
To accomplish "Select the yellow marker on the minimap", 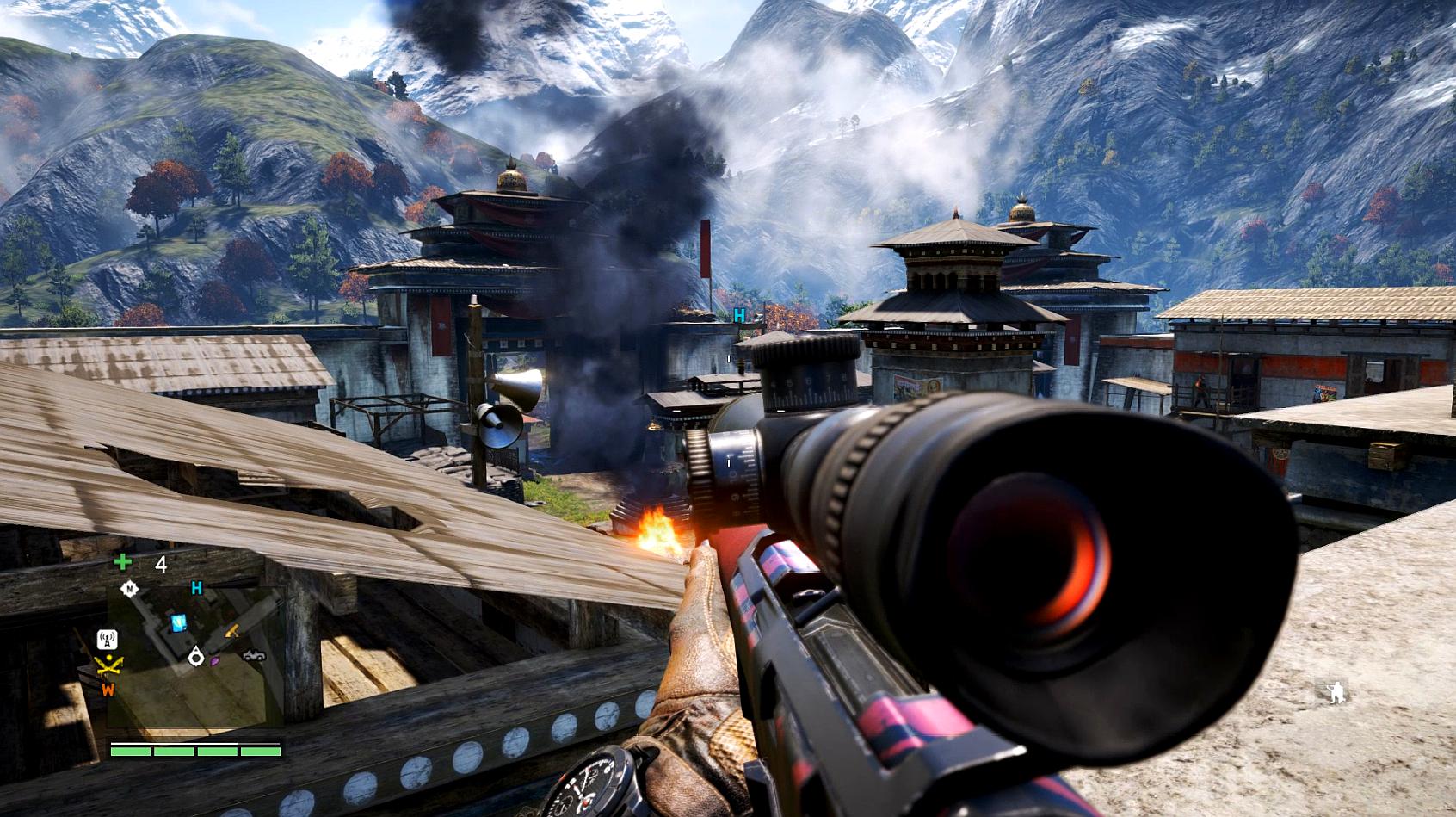I will 233,632.
